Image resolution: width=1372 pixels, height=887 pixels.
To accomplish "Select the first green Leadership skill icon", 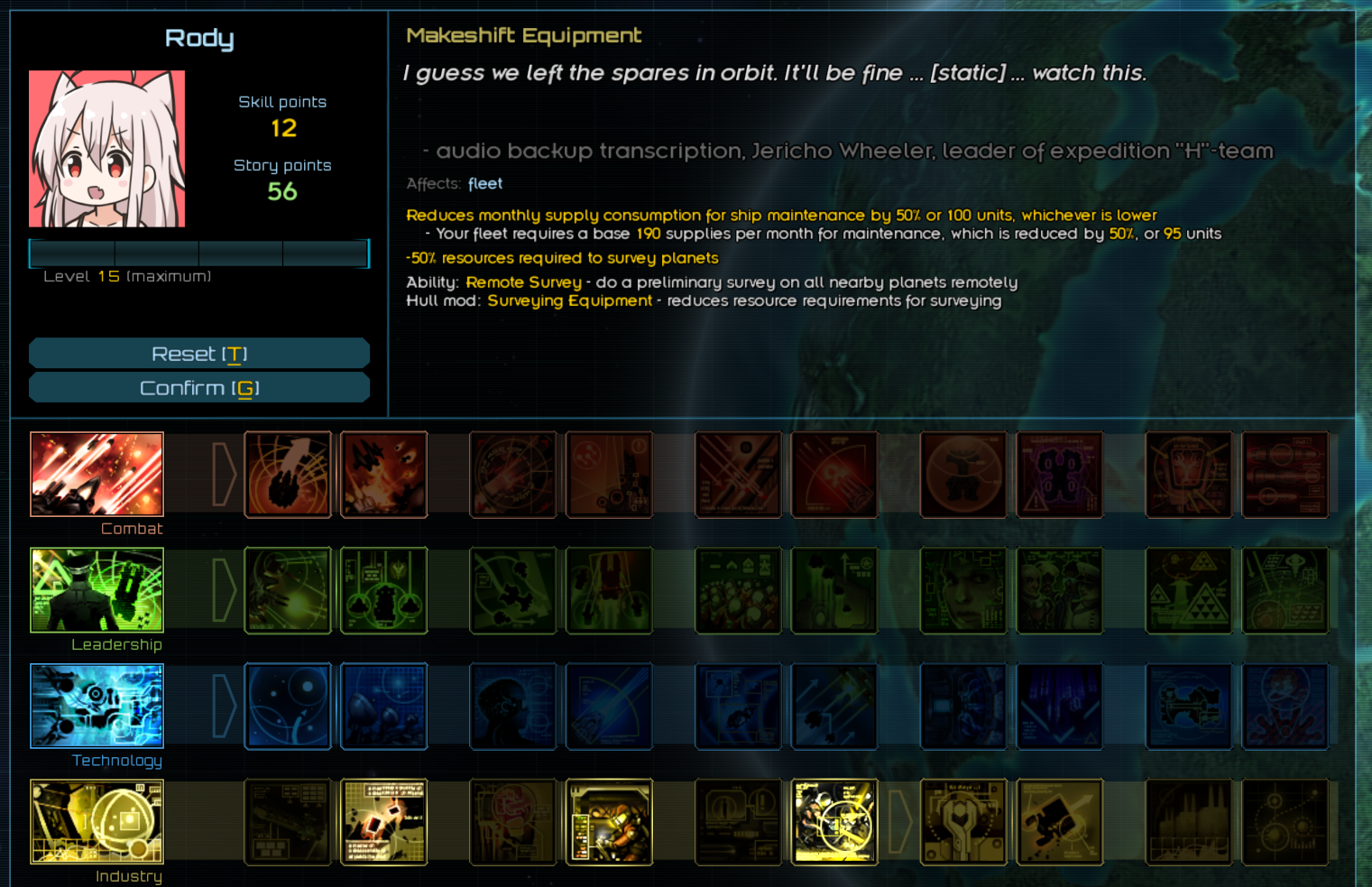I will (x=288, y=590).
